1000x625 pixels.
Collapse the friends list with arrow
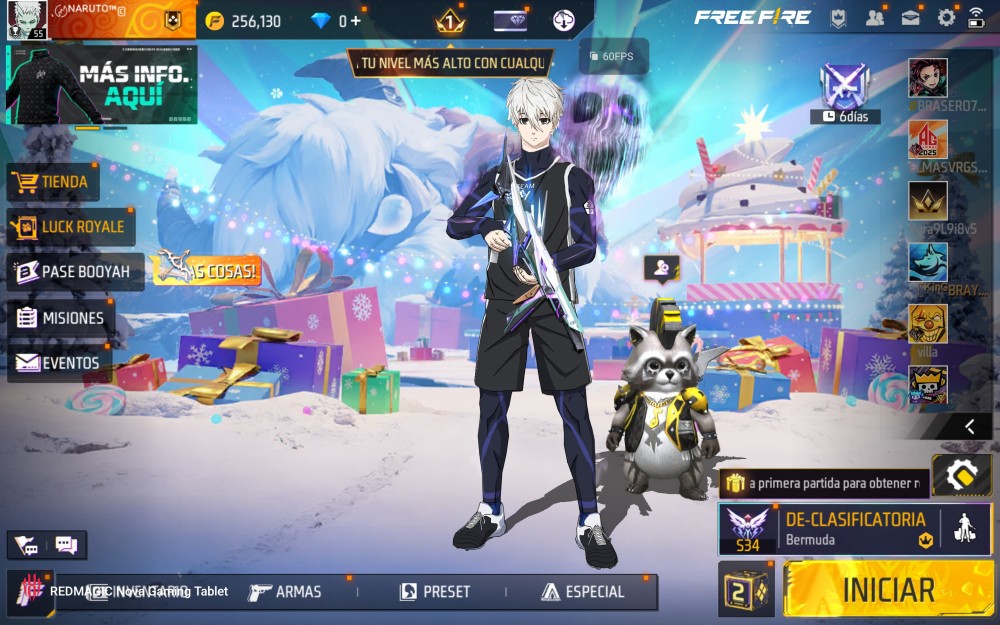(969, 427)
